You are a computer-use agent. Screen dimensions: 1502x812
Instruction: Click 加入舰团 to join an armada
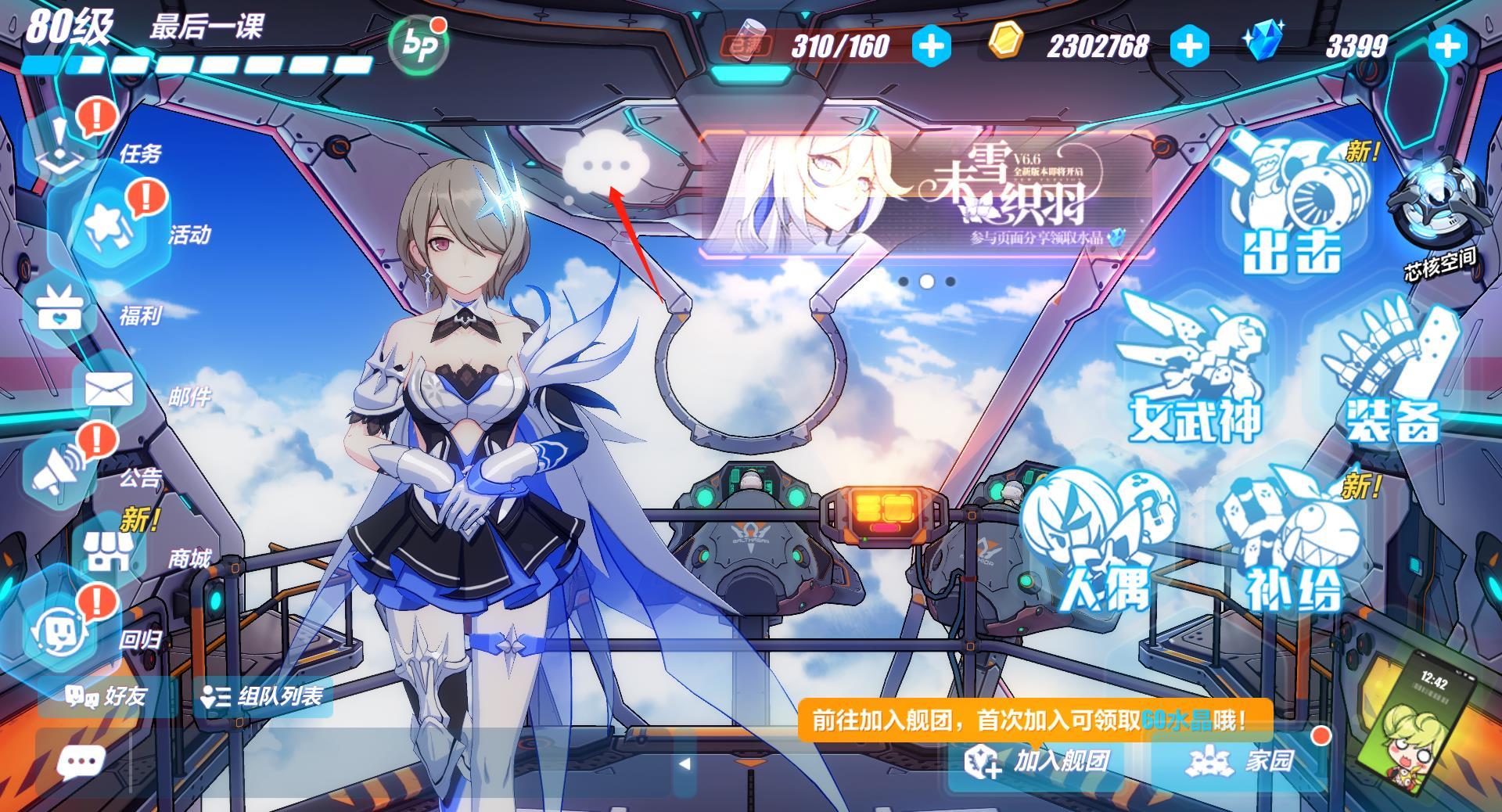tap(1038, 761)
